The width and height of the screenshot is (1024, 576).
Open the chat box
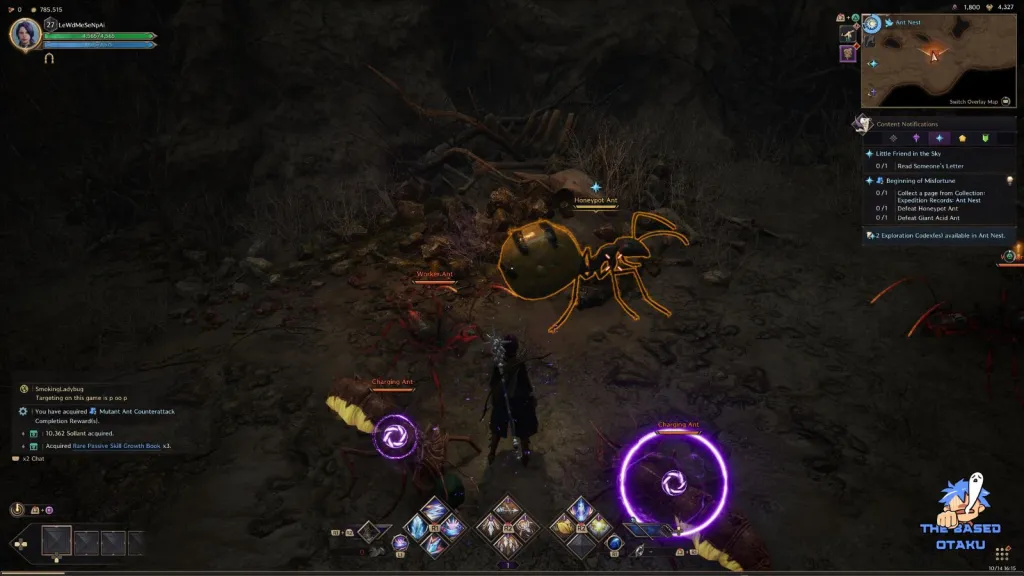[33, 458]
